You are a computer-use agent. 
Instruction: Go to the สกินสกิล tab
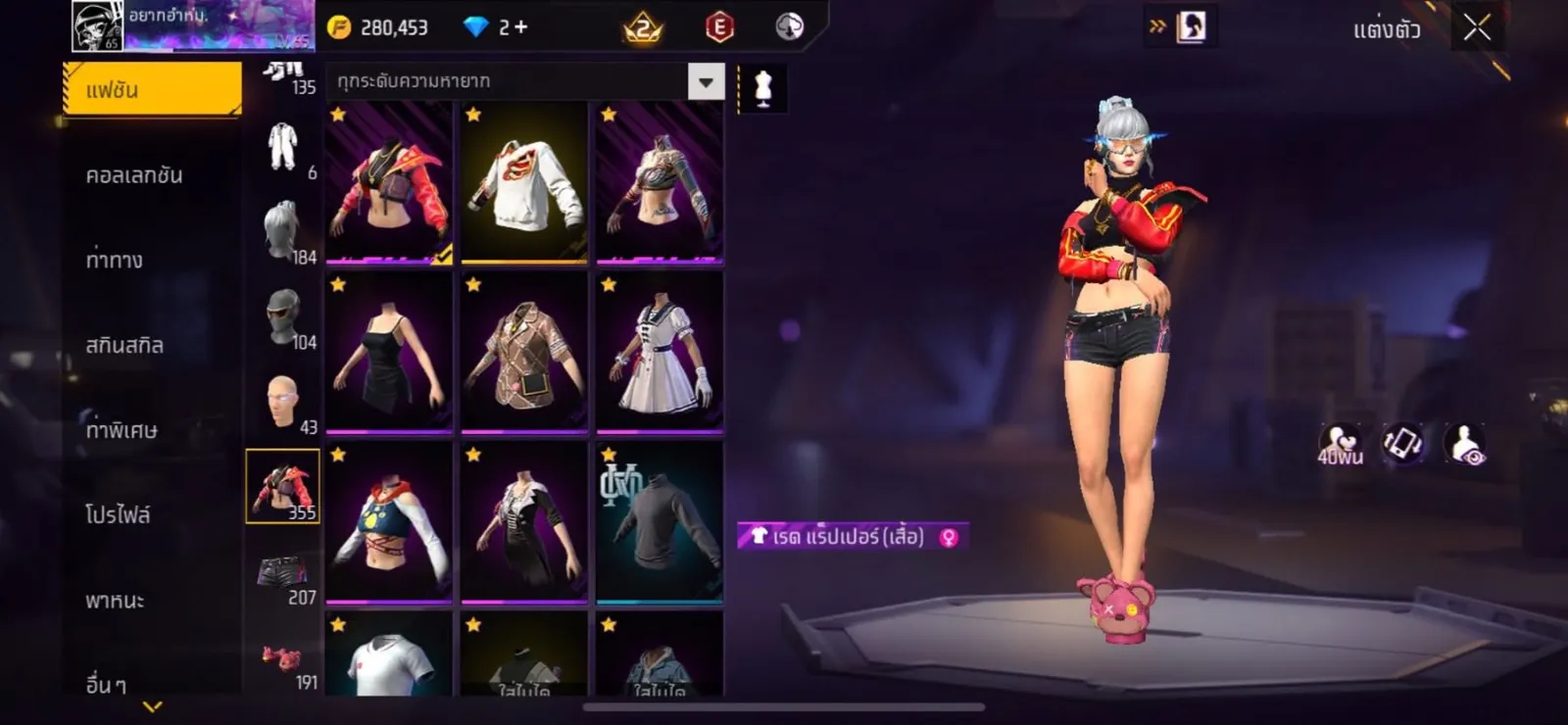click(x=124, y=345)
